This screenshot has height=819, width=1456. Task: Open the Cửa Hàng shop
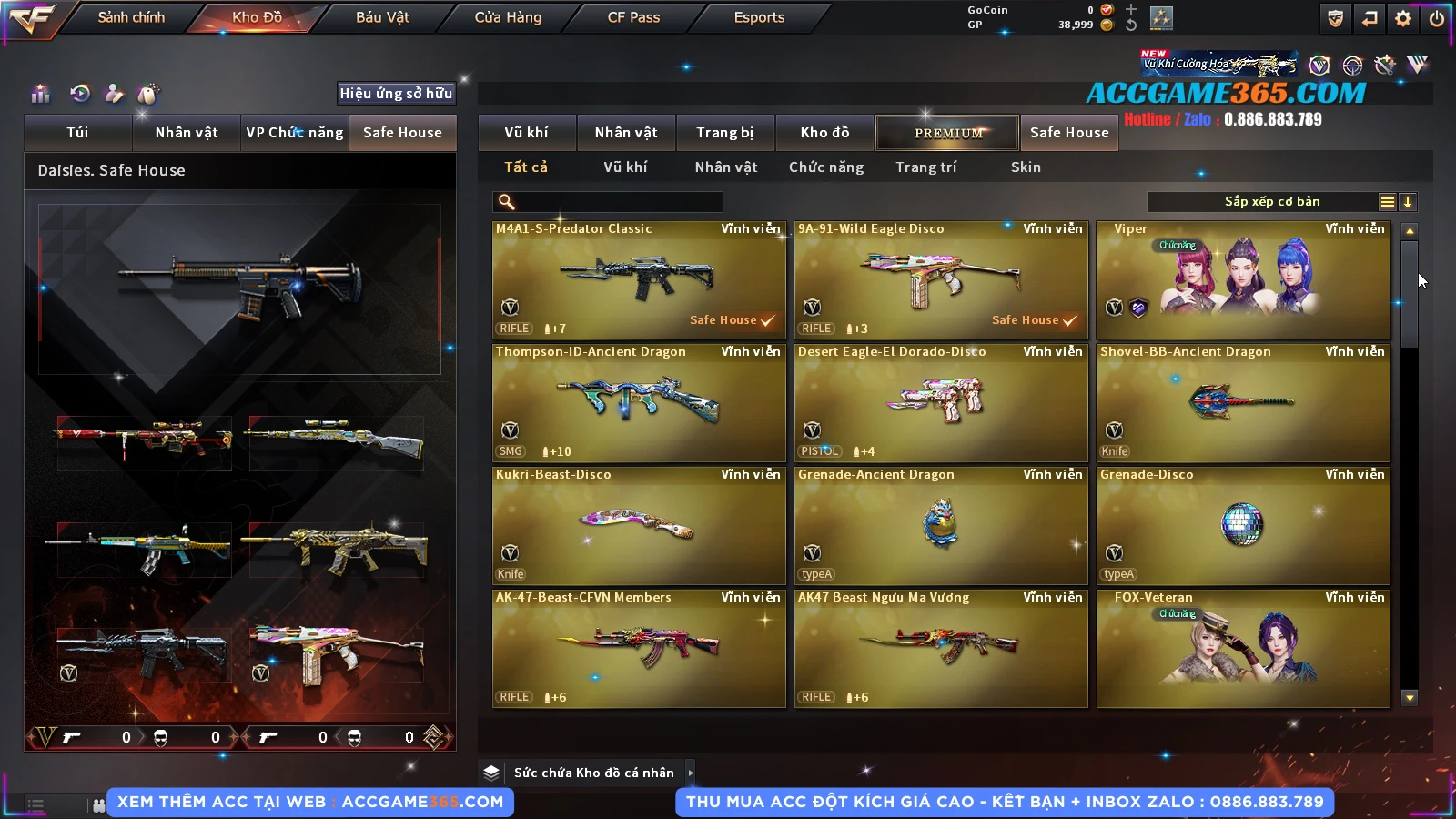click(x=508, y=17)
